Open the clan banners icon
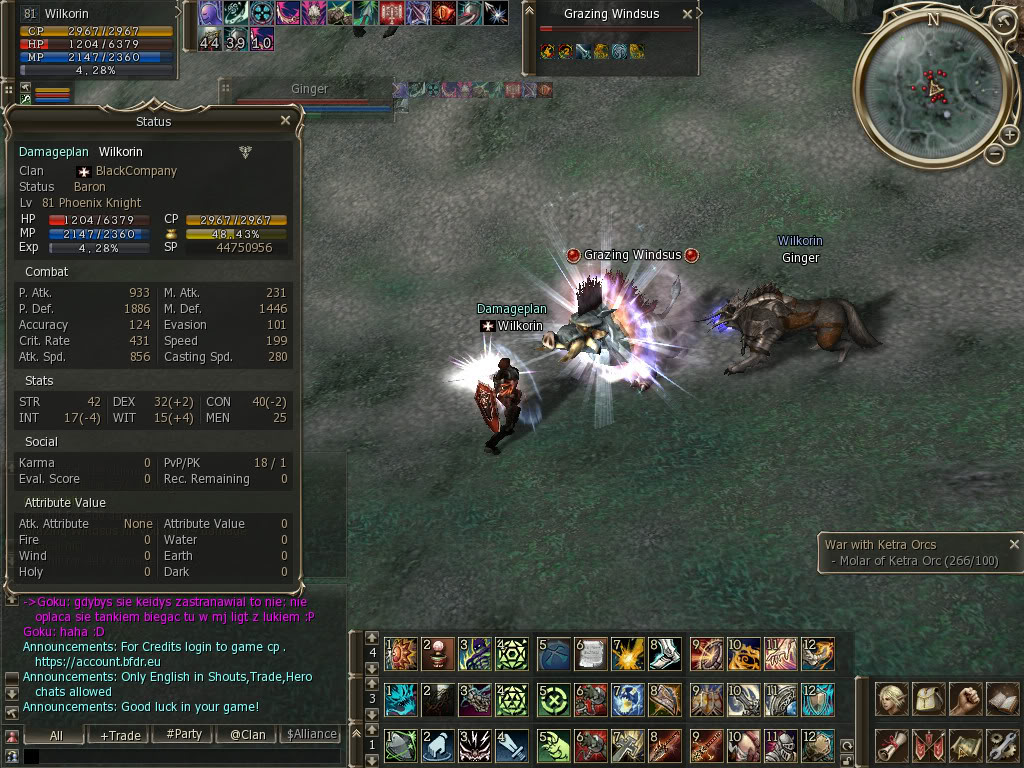Viewport: 1024px width, 768px height. point(929,744)
